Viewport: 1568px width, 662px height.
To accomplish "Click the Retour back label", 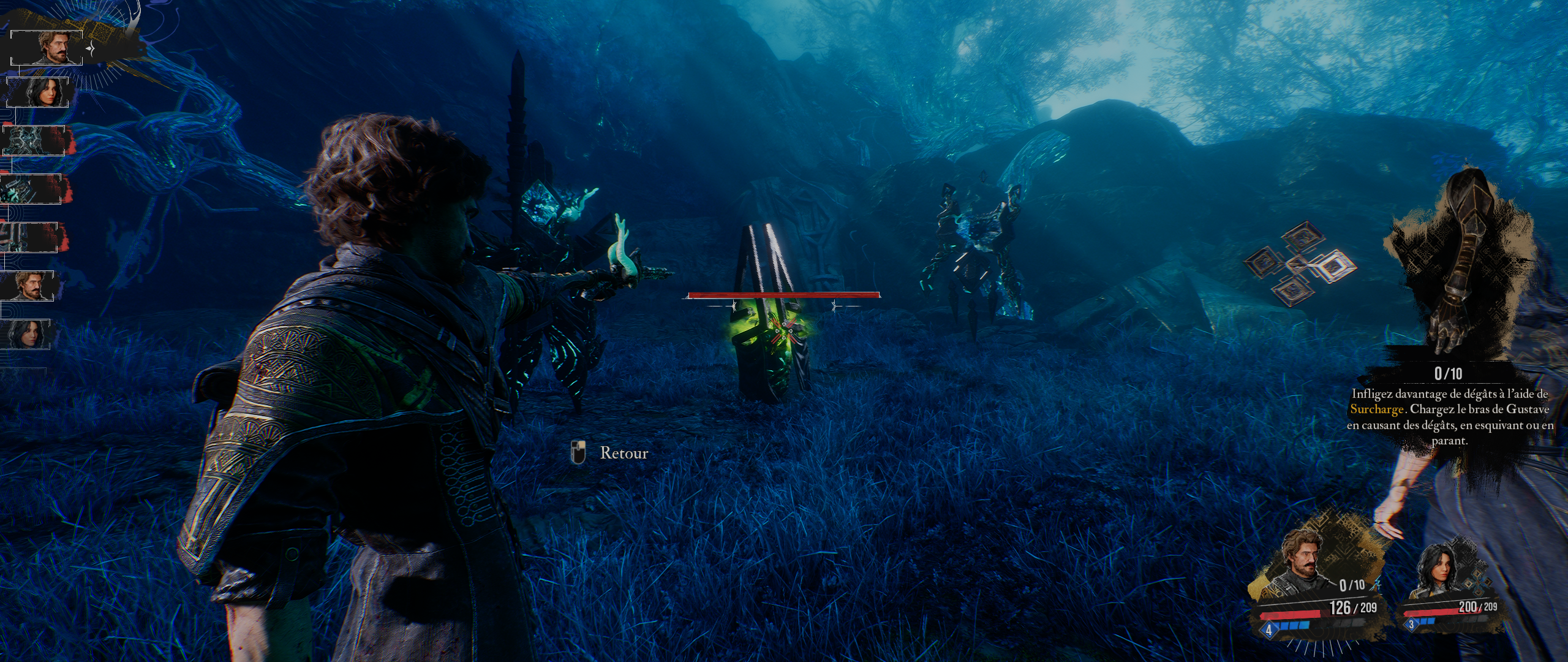I will [x=624, y=453].
